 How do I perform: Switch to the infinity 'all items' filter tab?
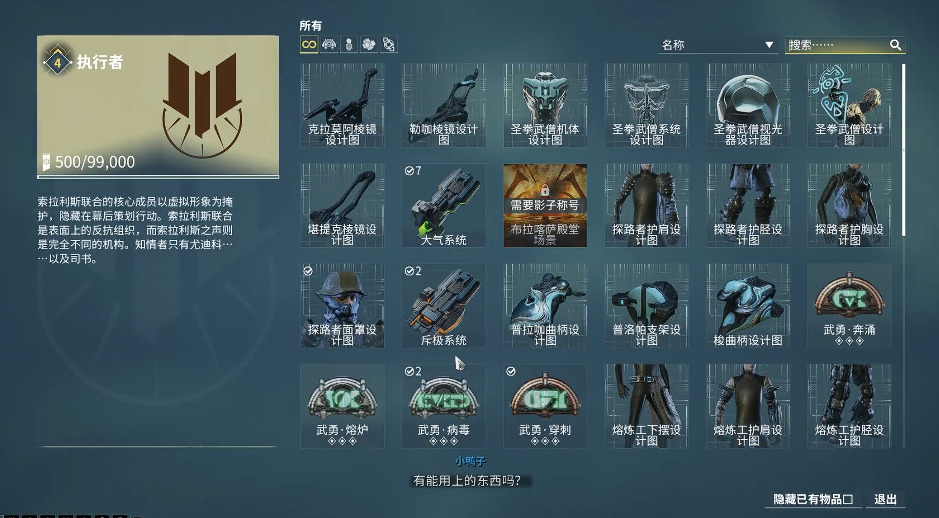pyautogui.click(x=309, y=45)
